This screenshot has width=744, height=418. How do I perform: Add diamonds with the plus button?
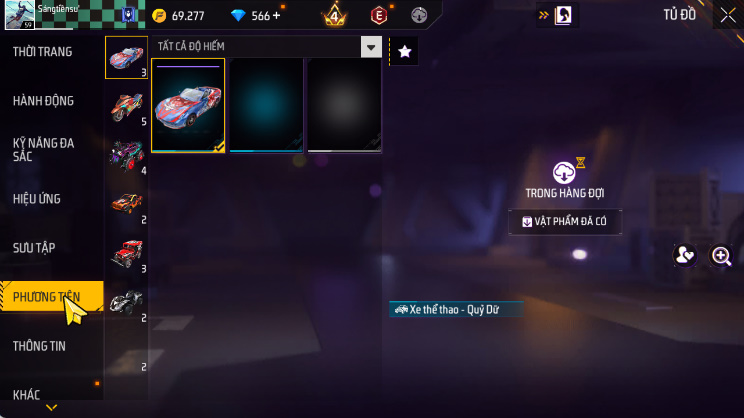click(276, 16)
